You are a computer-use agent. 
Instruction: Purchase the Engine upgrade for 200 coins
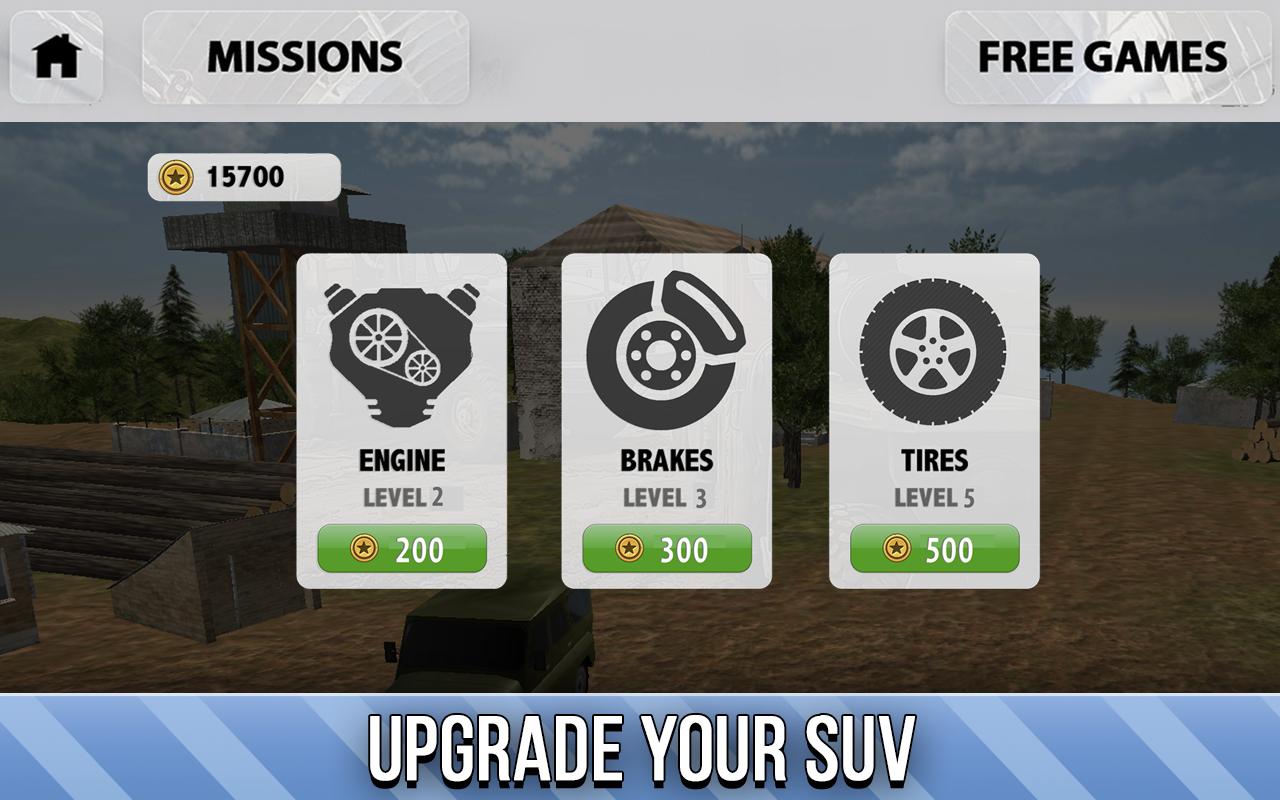400,549
